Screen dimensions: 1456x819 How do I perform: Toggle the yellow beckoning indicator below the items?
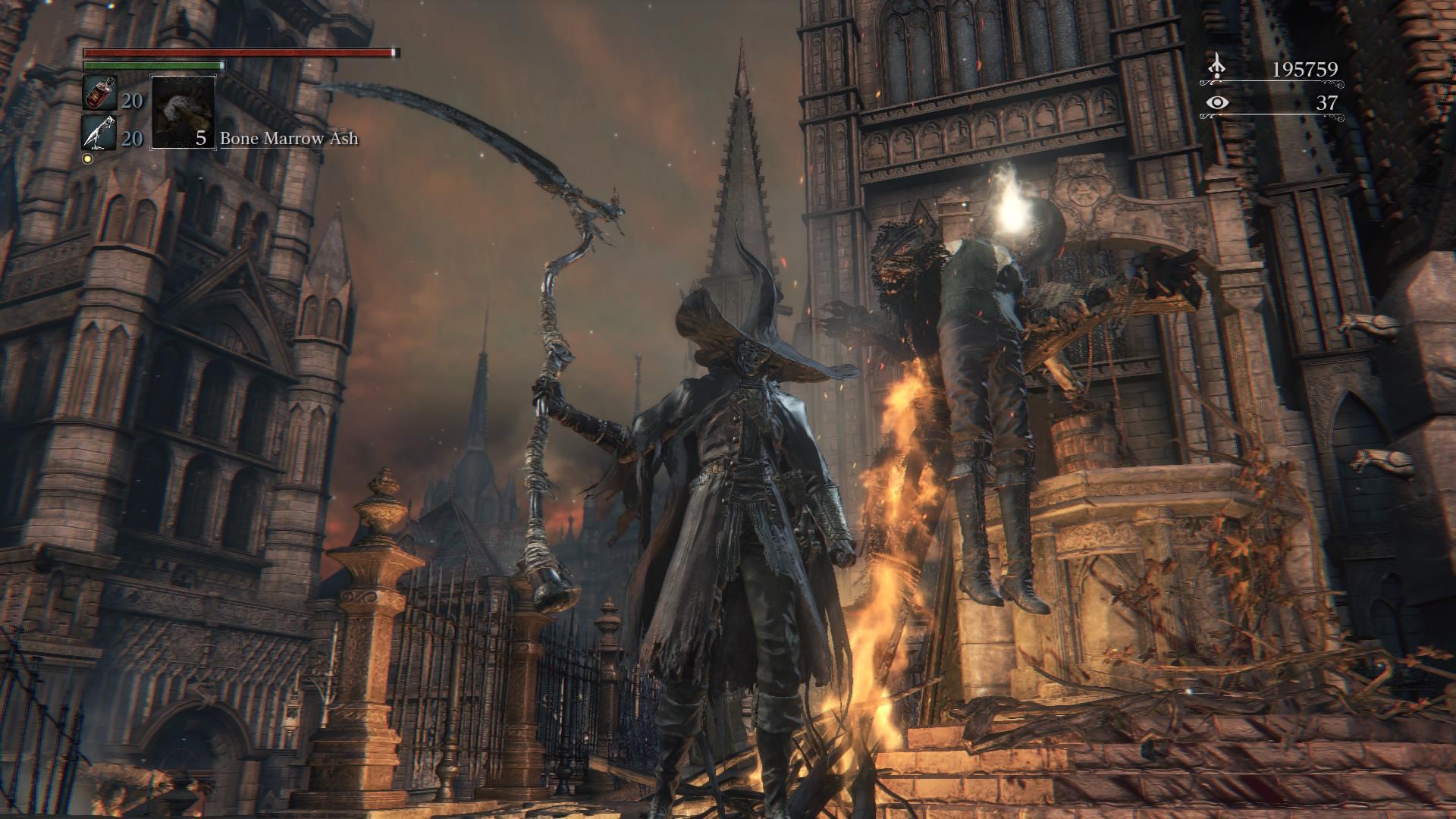coord(89,157)
